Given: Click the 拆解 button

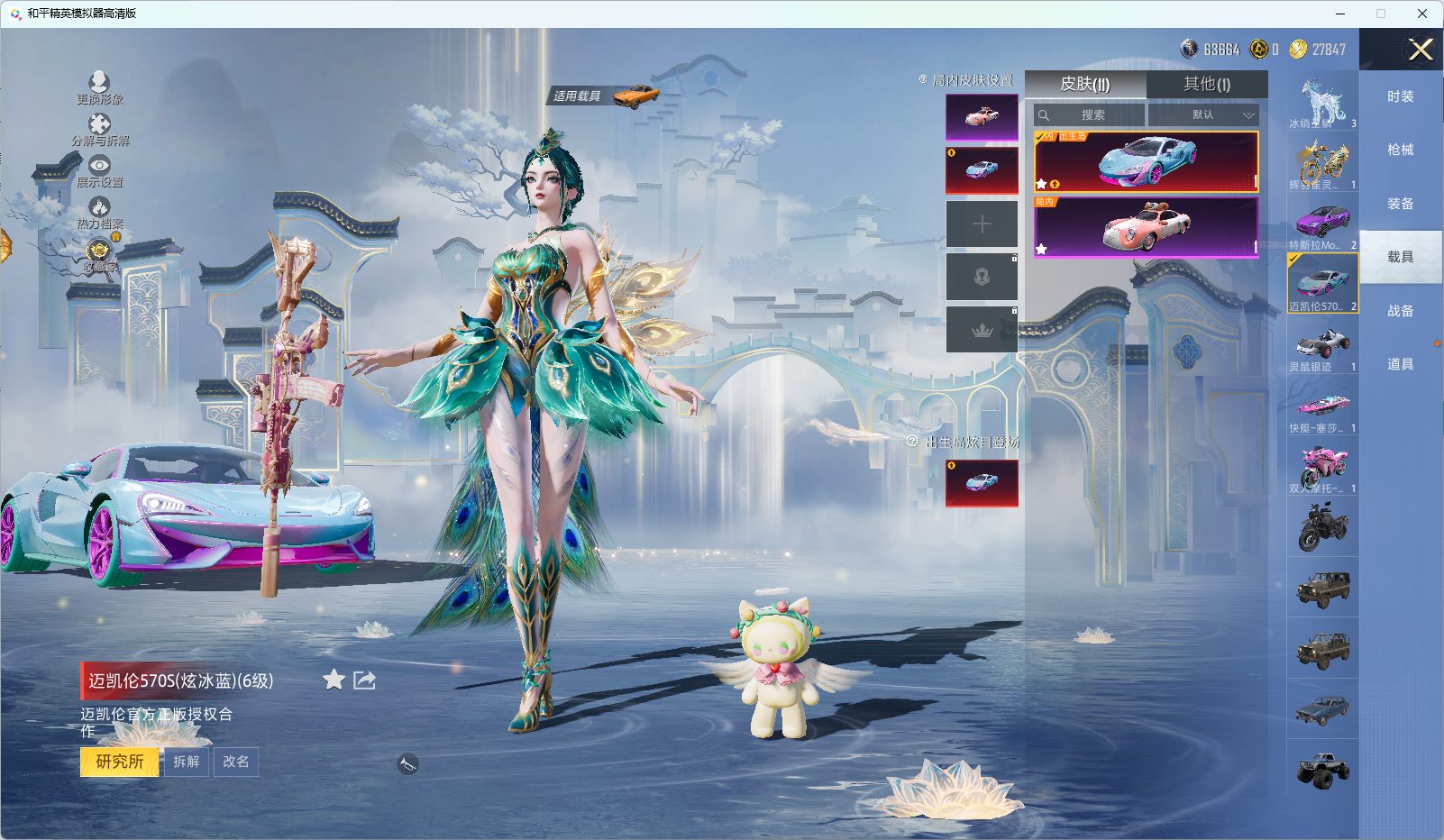Looking at the screenshot, I should (187, 762).
